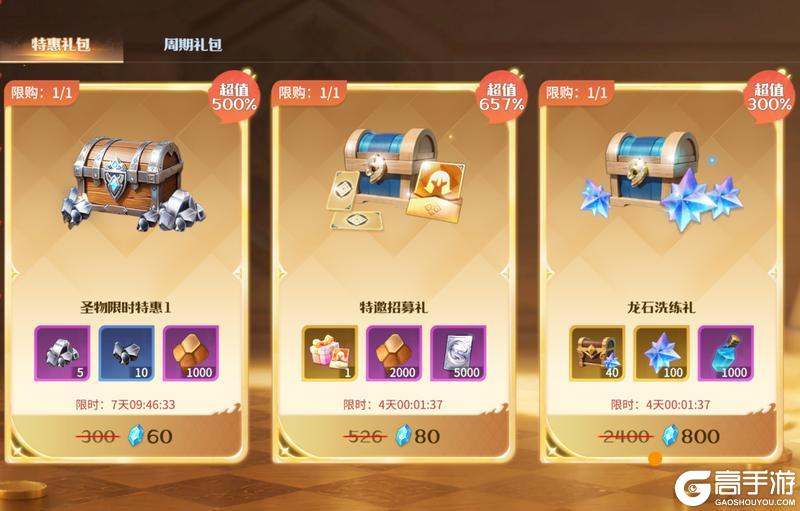Switch to the 特惠礼包 tab
The width and height of the screenshot is (800, 511).
click(61, 44)
